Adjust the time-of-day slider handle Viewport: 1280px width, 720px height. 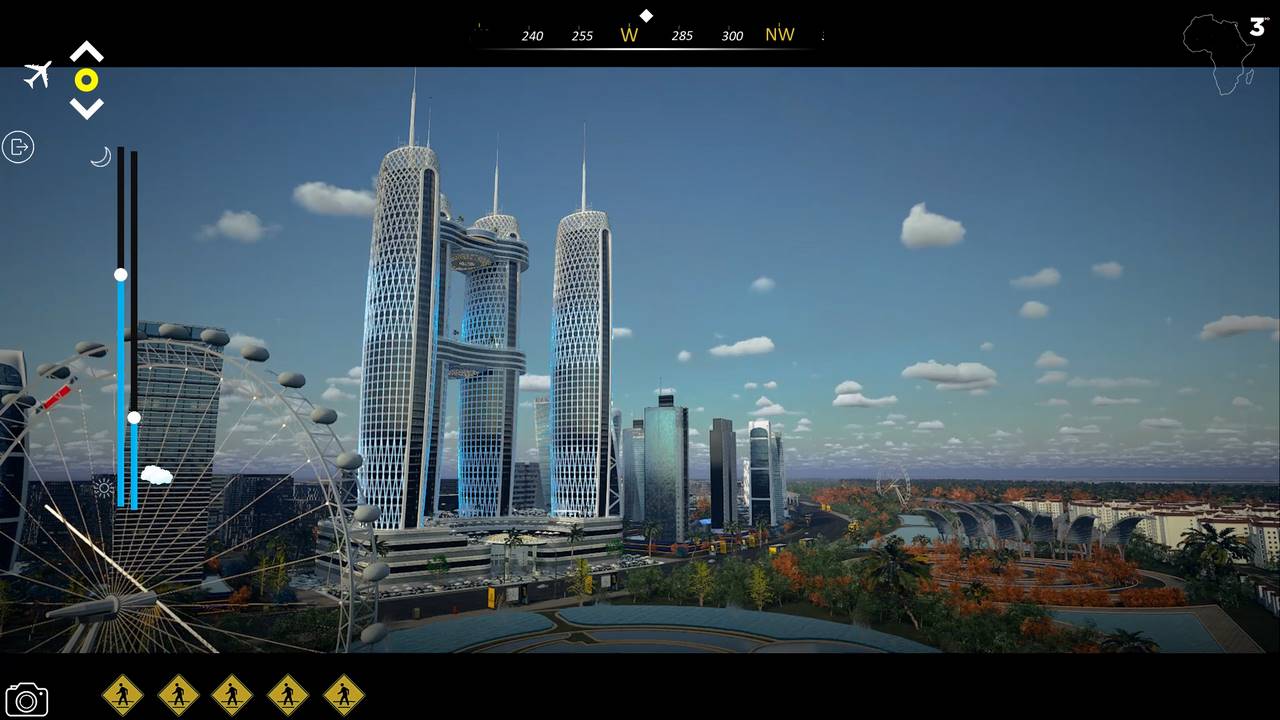(120, 274)
